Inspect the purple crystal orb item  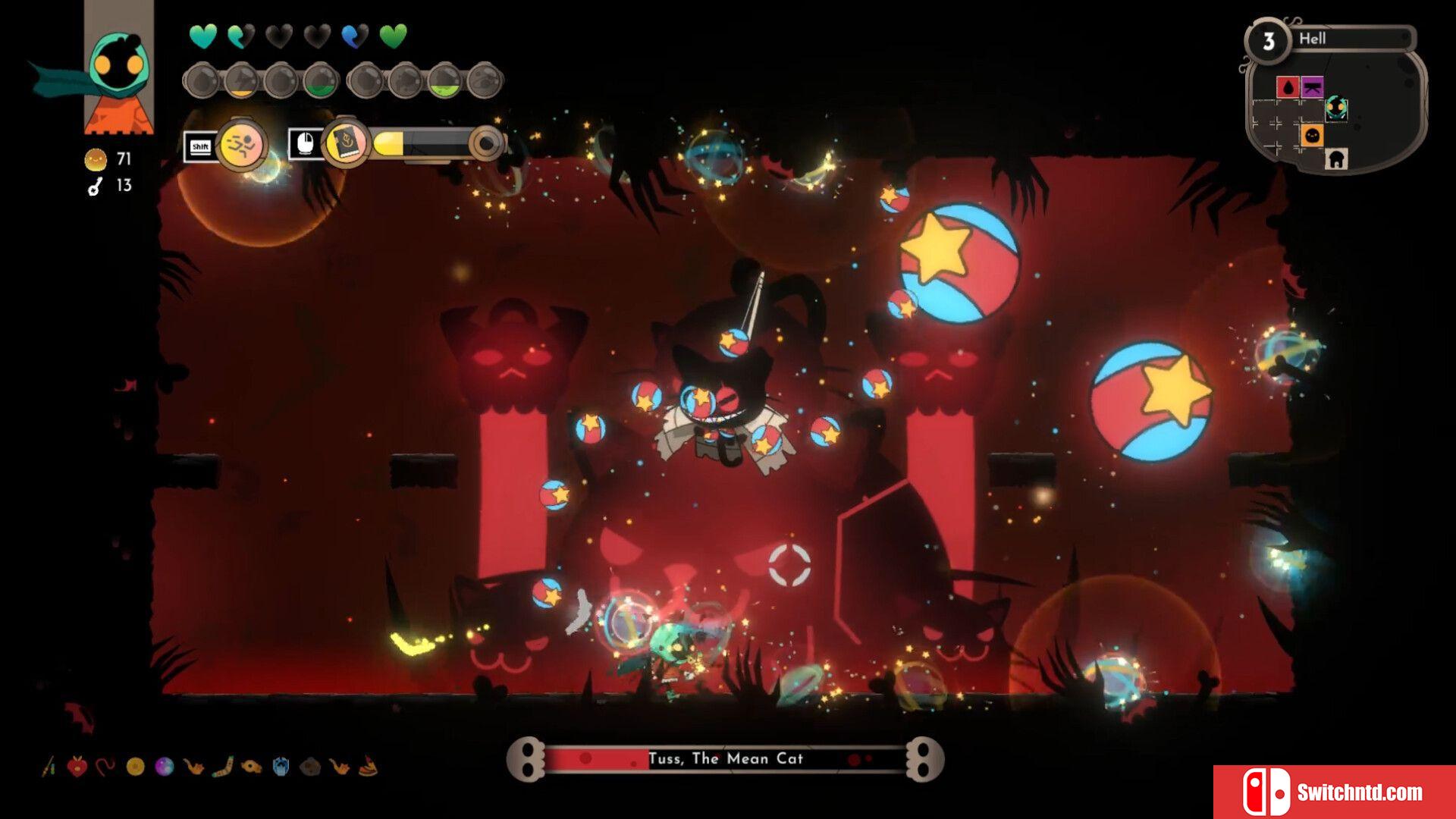(164, 767)
